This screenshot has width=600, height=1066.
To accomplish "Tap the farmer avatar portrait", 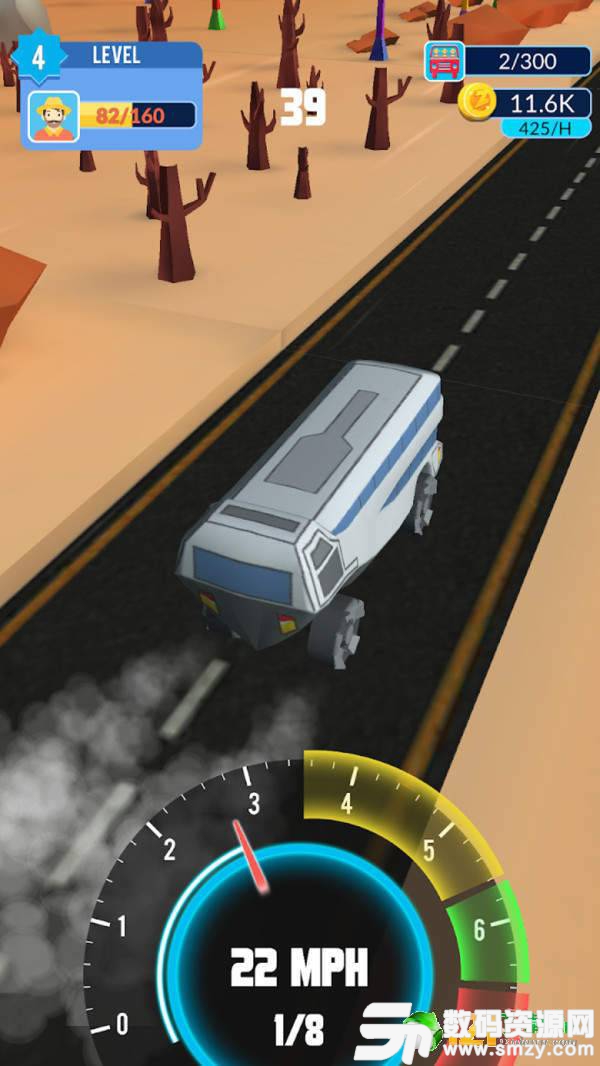I will coord(53,117).
